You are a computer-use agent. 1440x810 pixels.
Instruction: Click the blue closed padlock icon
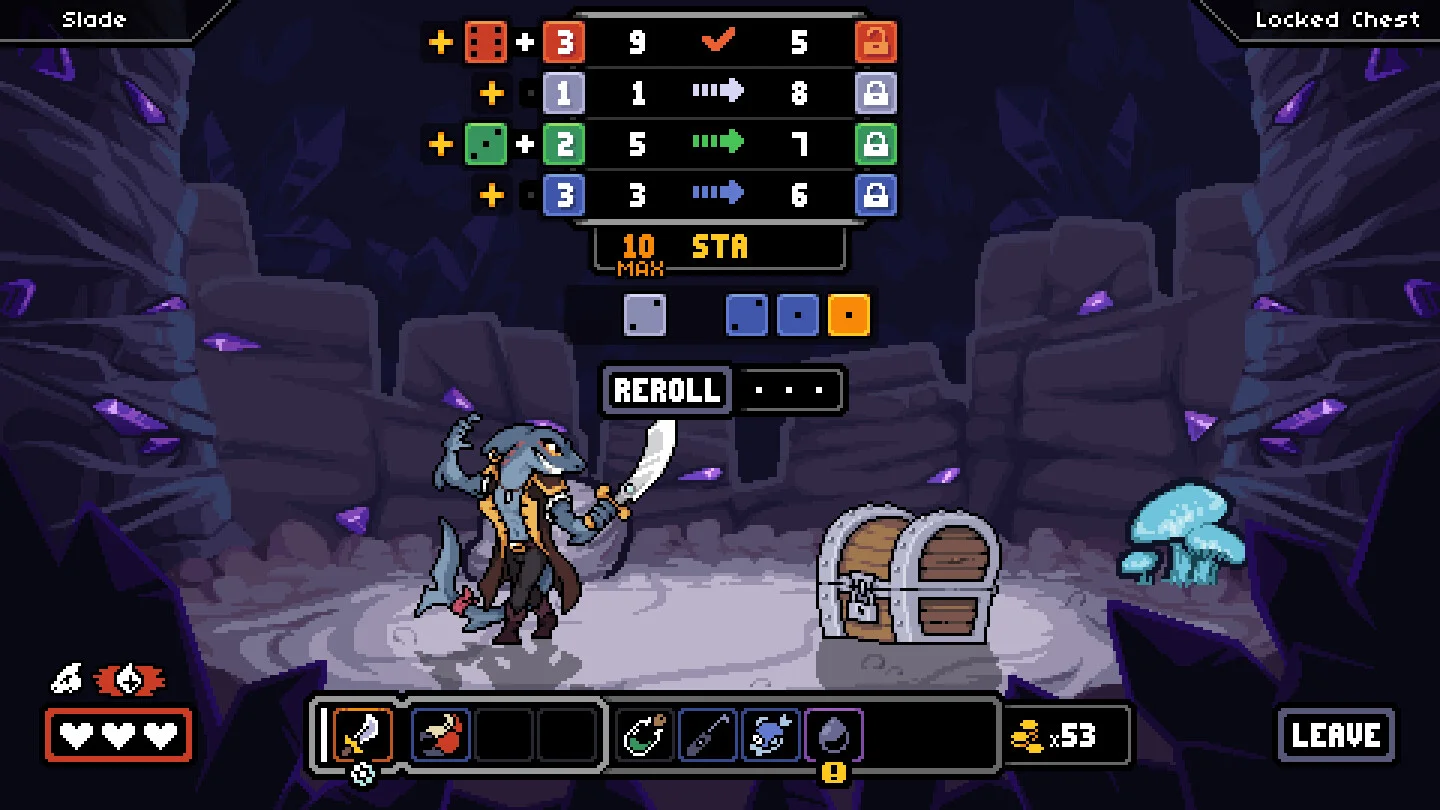click(876, 195)
